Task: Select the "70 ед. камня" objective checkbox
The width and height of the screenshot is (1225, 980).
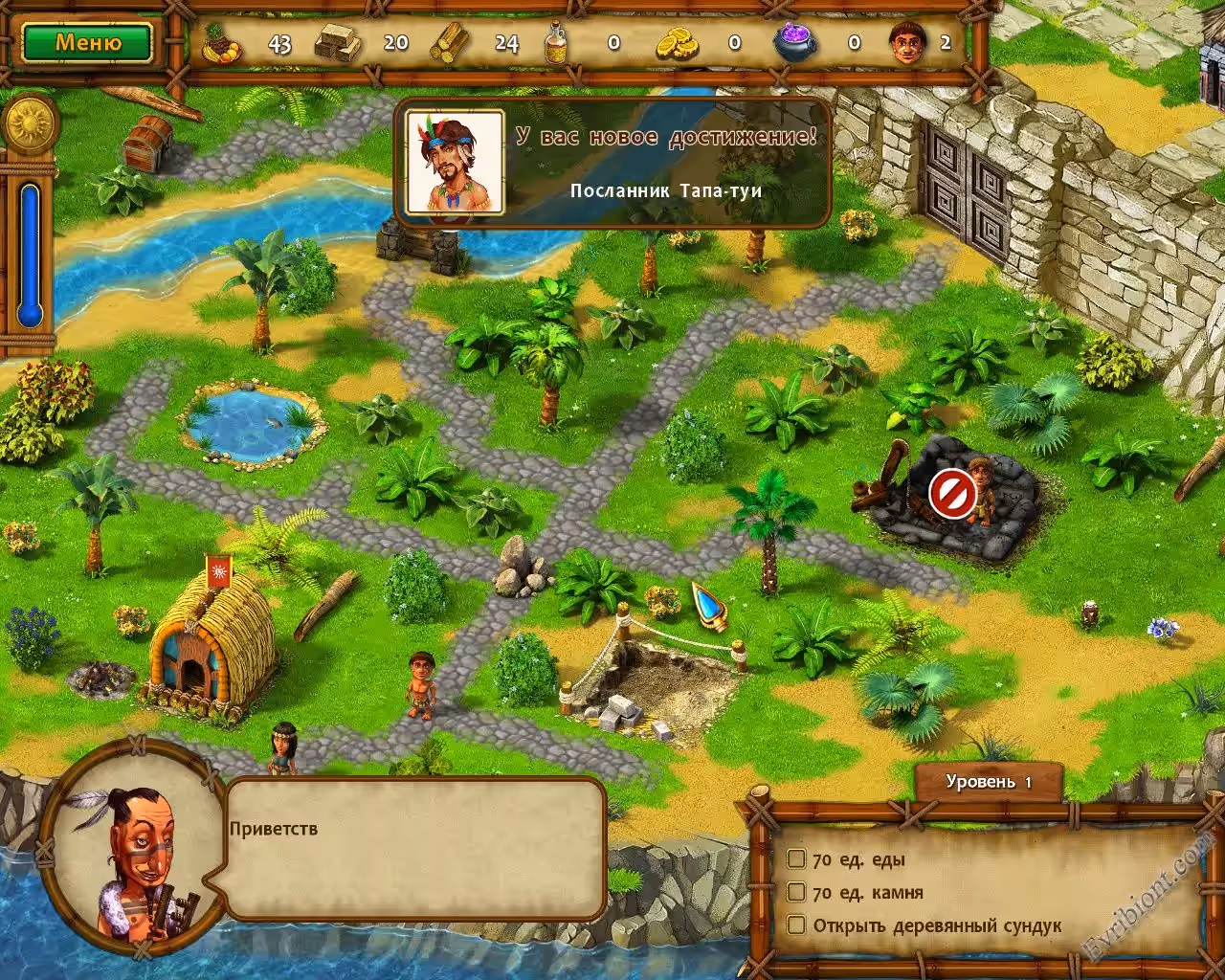Action: click(x=796, y=892)
